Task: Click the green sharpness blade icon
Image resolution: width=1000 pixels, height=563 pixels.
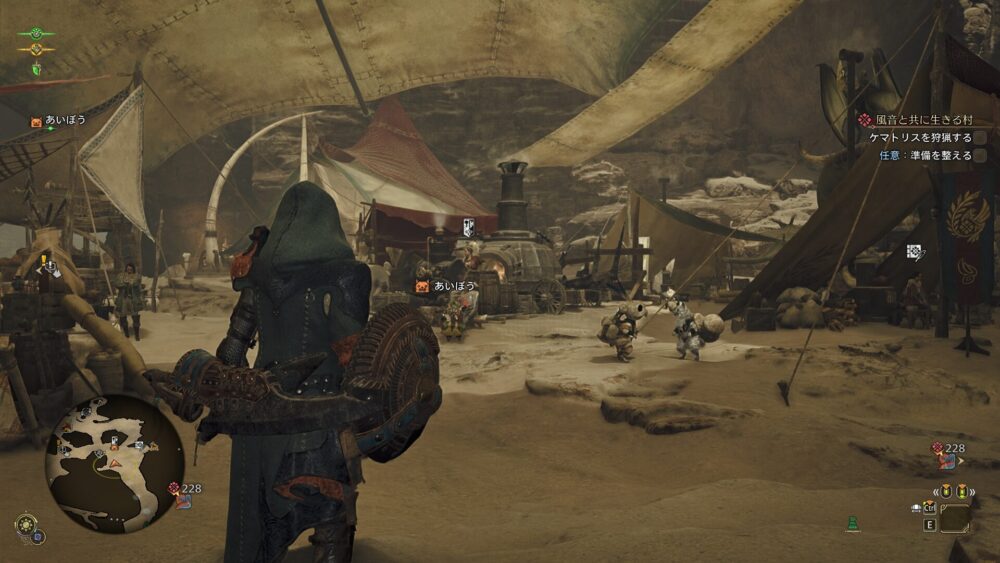Action: [37, 69]
